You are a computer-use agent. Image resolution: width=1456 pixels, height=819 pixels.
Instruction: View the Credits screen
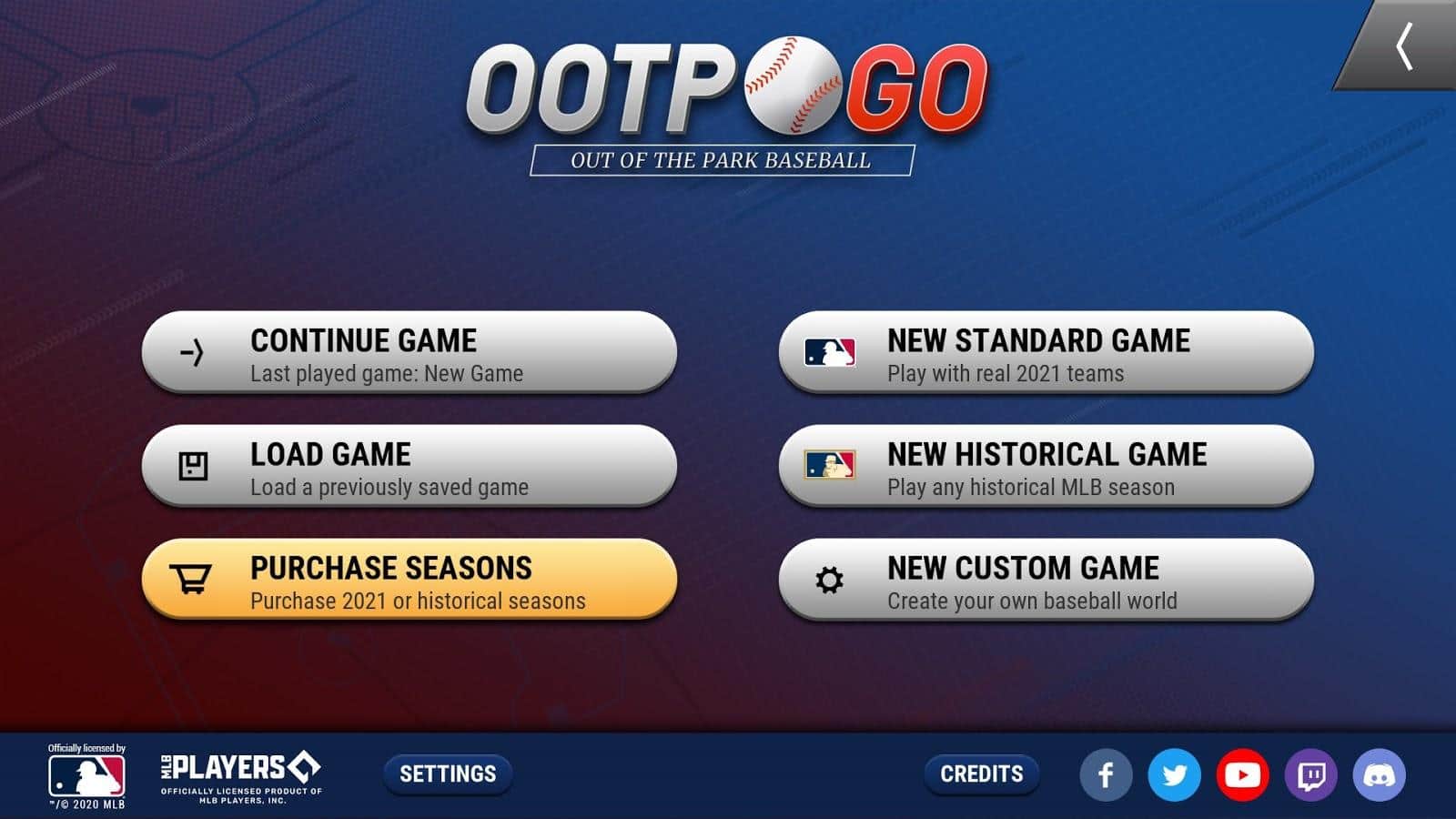point(981,774)
